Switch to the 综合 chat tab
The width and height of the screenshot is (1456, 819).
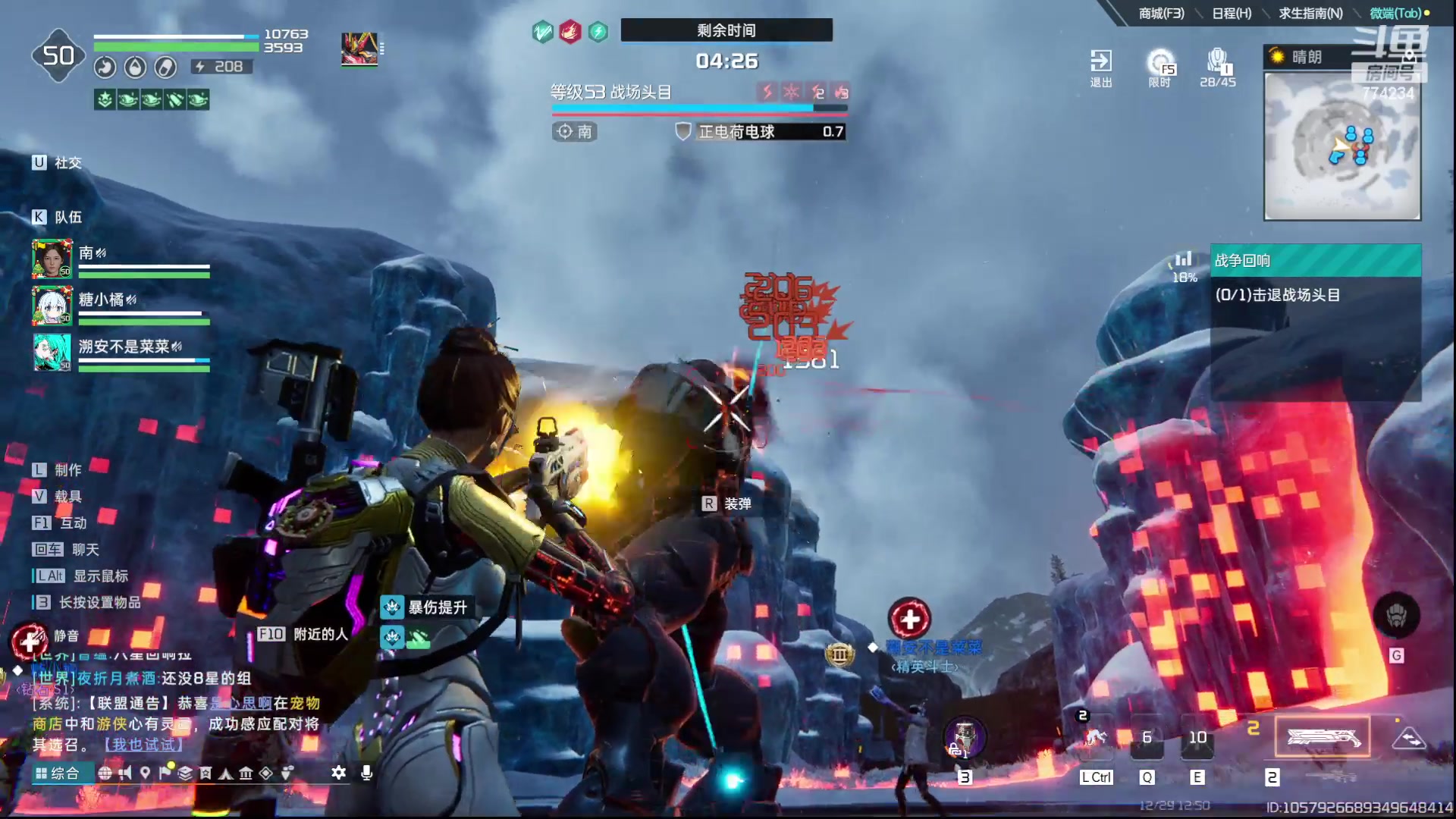58,773
